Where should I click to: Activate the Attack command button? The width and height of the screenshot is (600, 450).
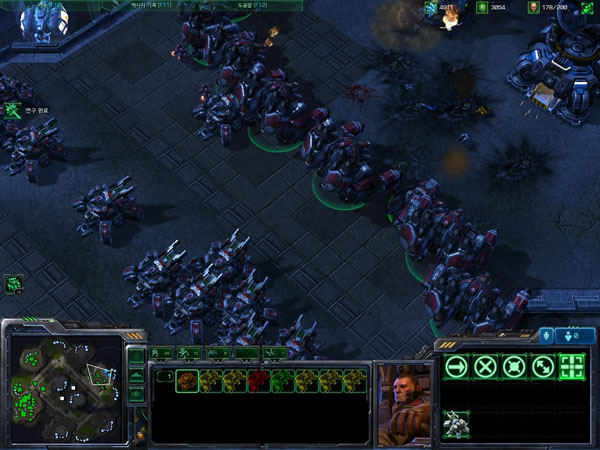572,366
